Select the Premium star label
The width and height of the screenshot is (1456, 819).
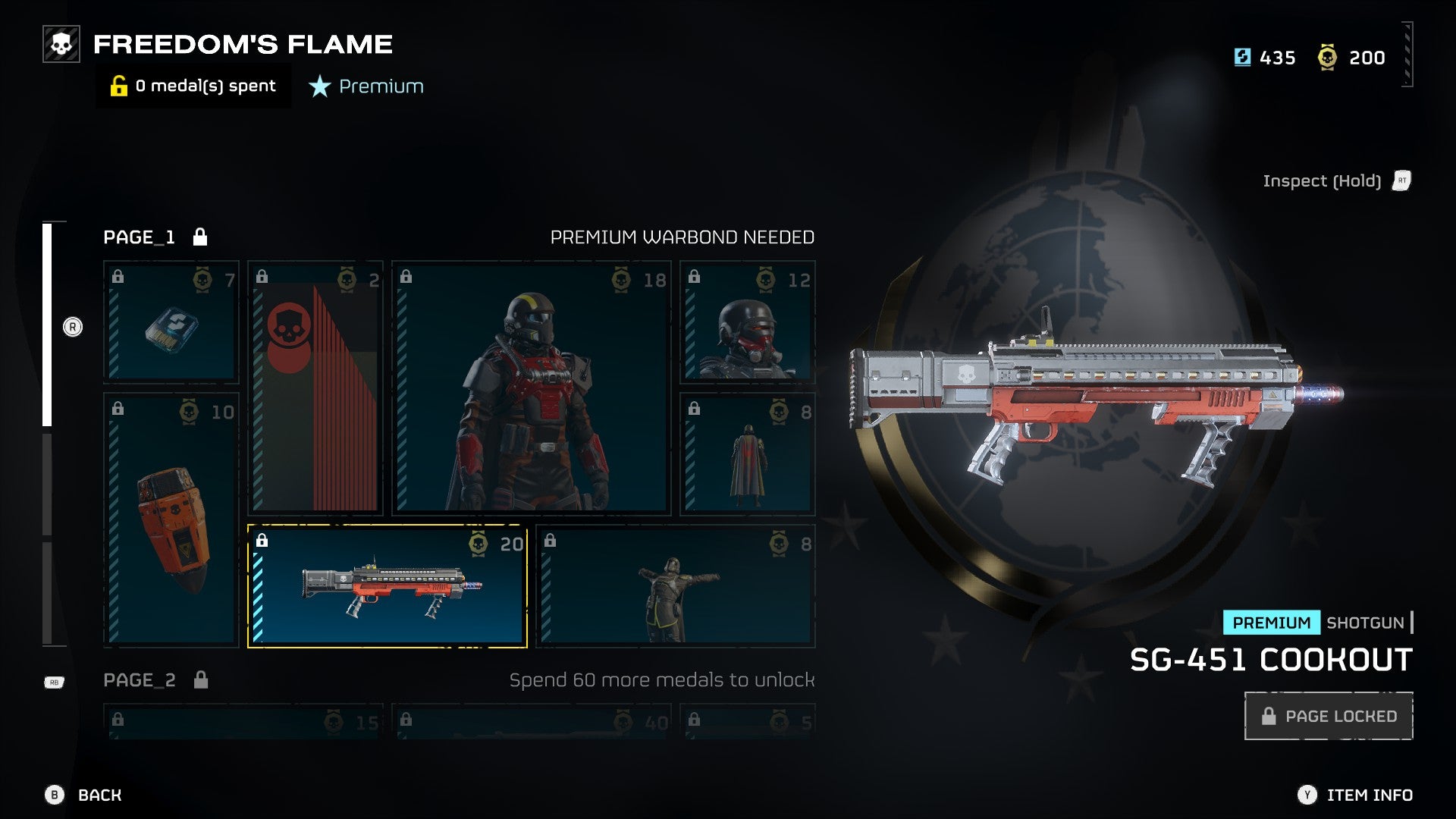pos(367,86)
